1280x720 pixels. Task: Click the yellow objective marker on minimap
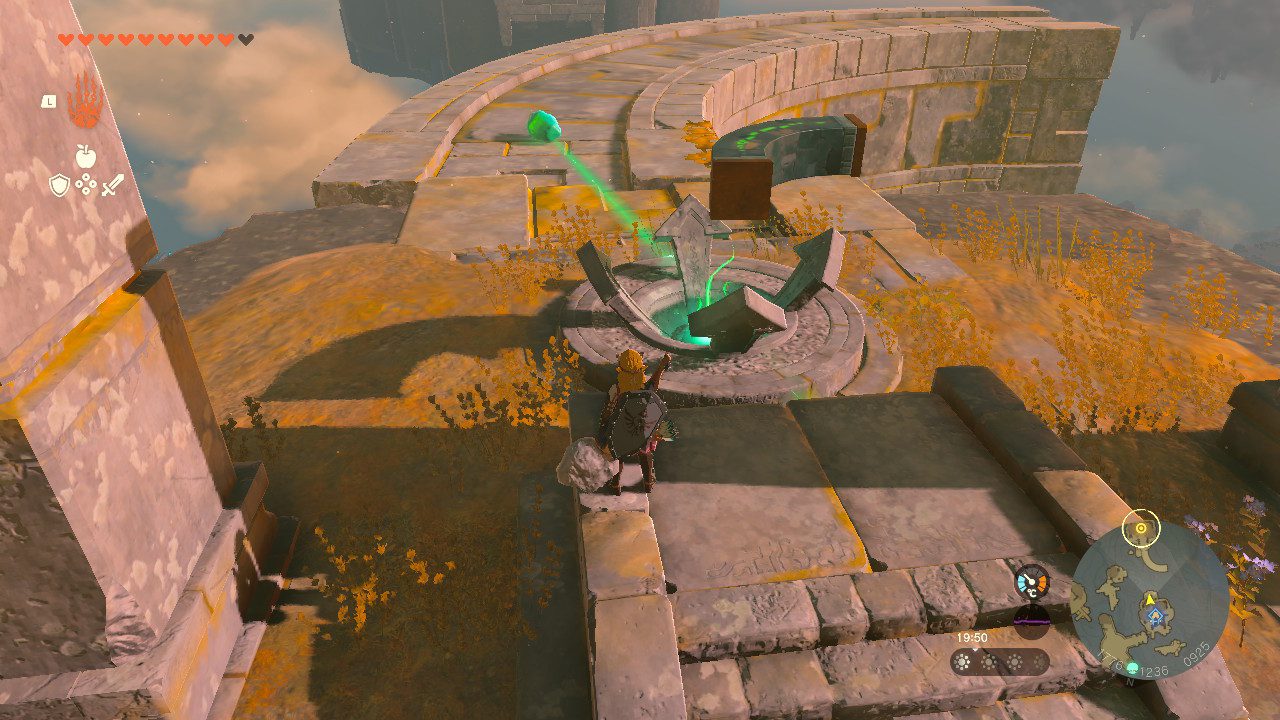pyautogui.click(x=1140, y=527)
